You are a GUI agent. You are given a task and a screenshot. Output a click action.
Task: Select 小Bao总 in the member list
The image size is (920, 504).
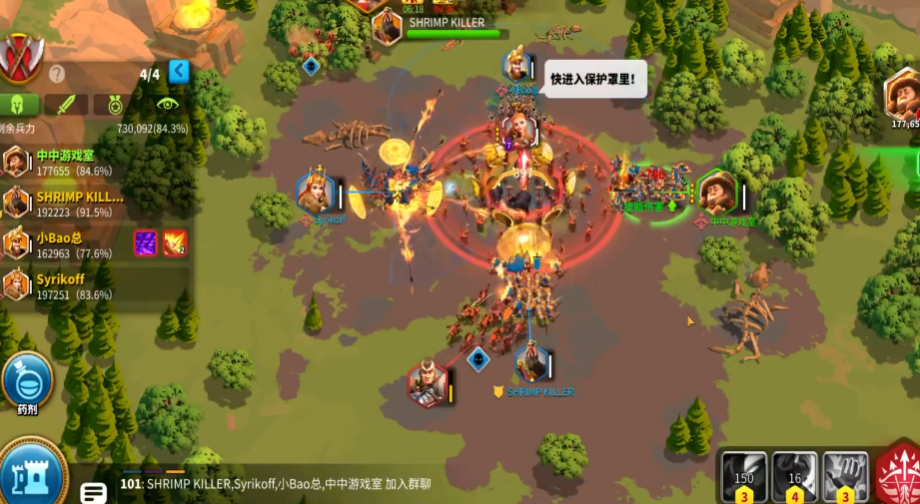(65, 244)
